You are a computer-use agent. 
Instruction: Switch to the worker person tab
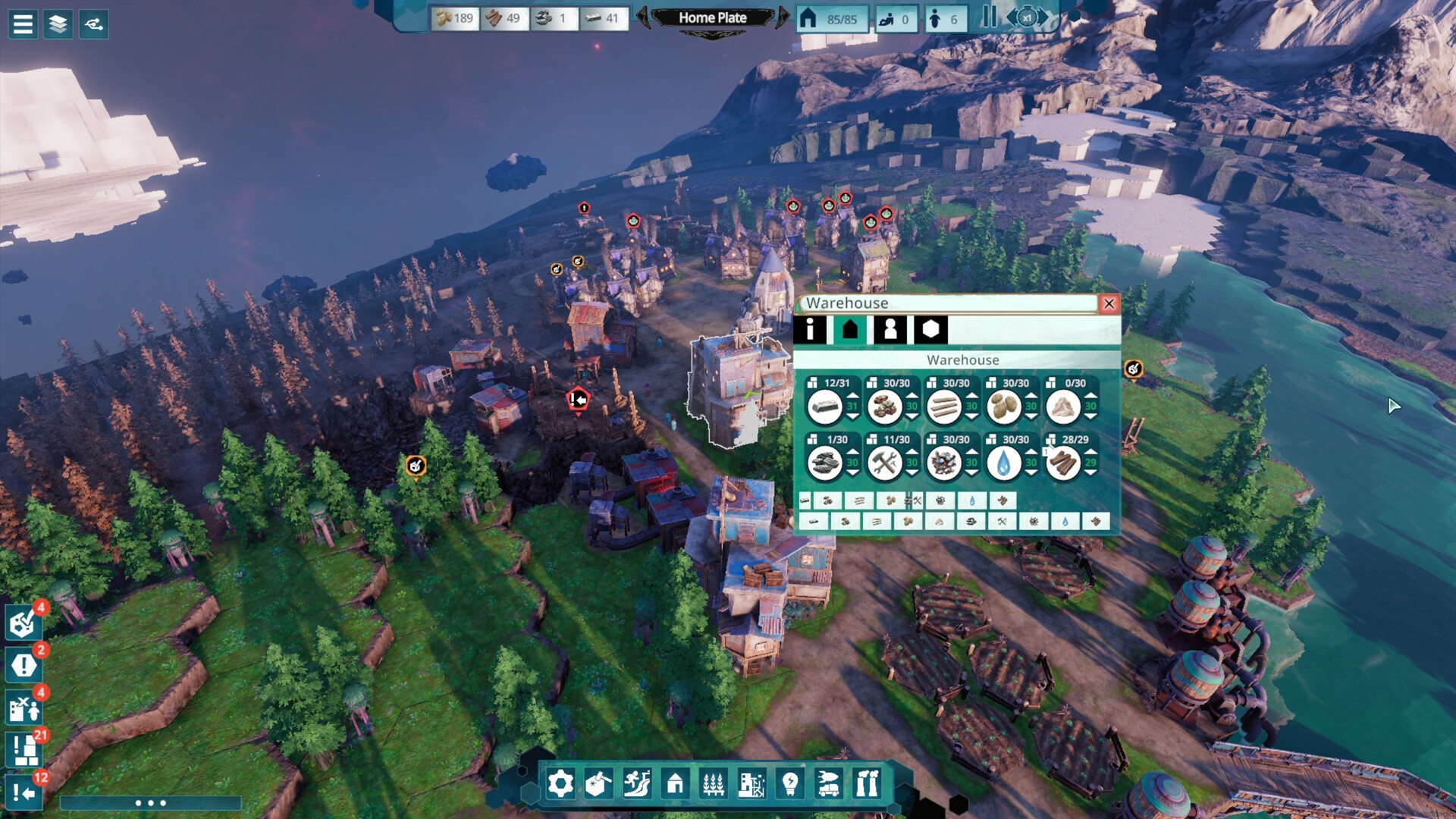click(x=890, y=330)
